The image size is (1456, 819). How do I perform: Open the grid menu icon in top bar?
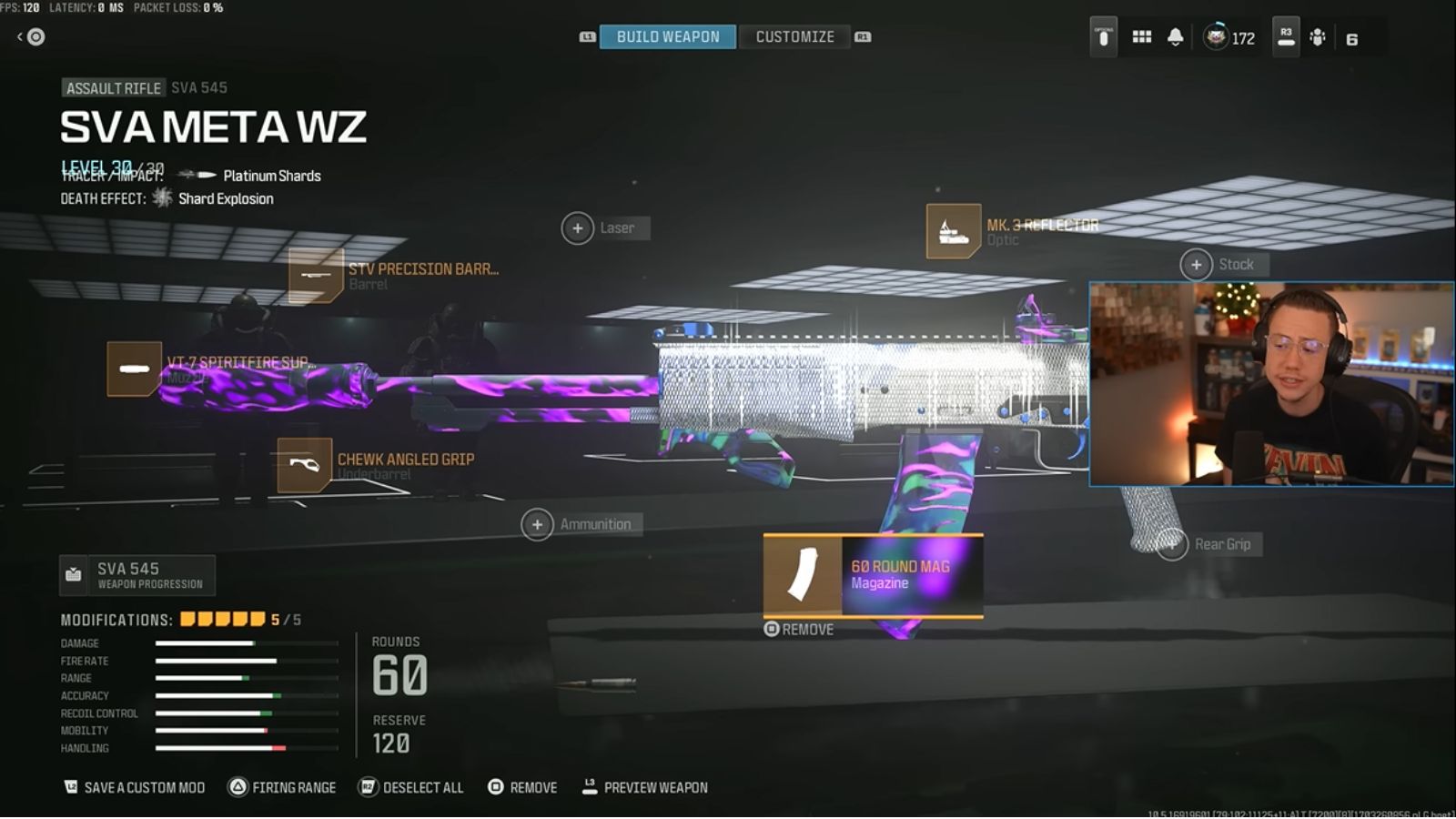tap(1142, 37)
